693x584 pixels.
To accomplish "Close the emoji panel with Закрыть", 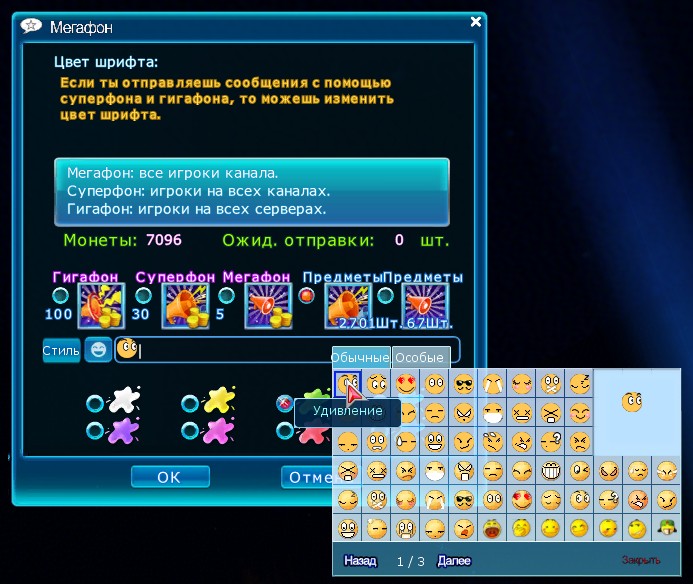I will pos(641,561).
